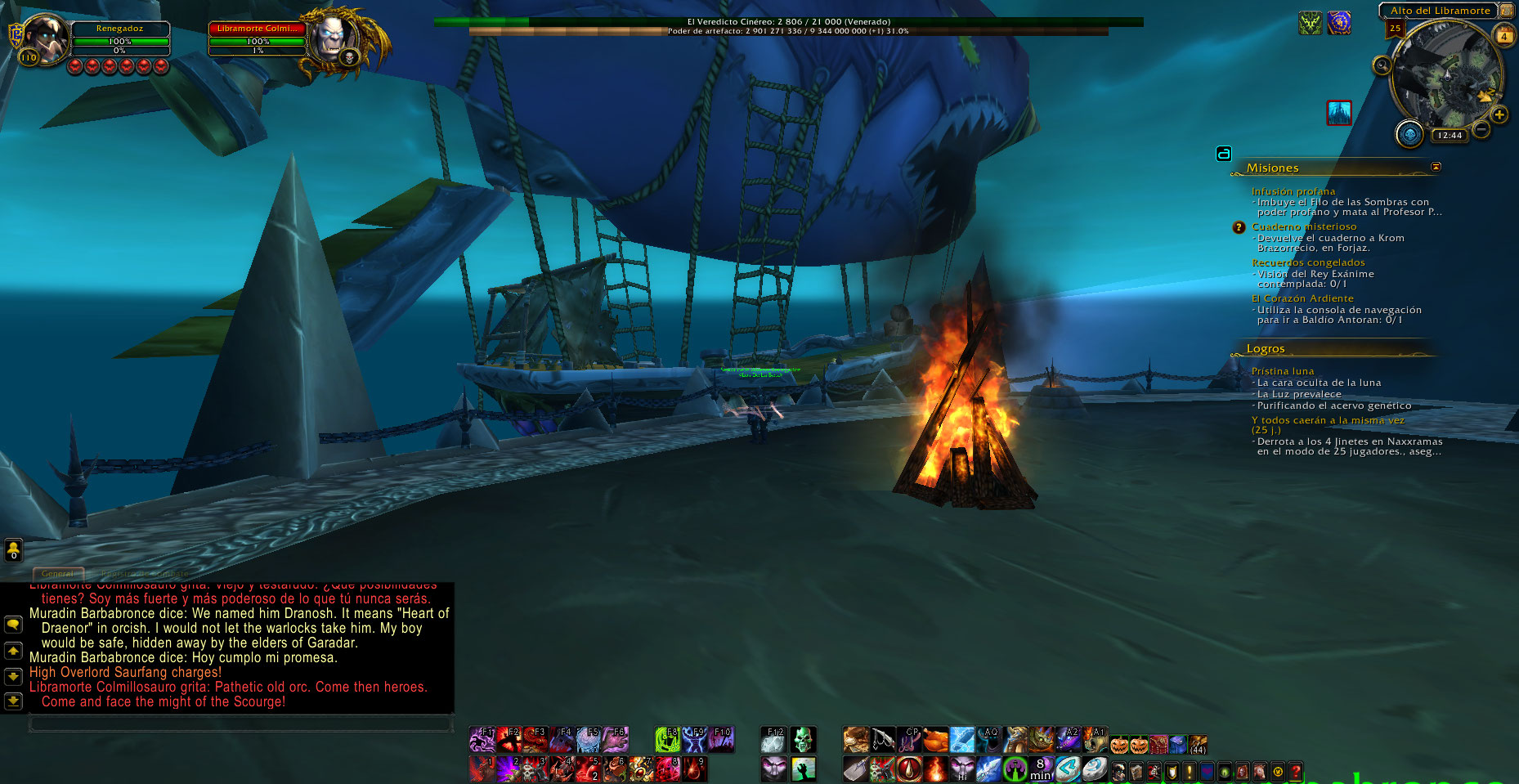Zoom out the minimap with the minus button
This screenshot has height=784, width=1519.
coord(1481,129)
